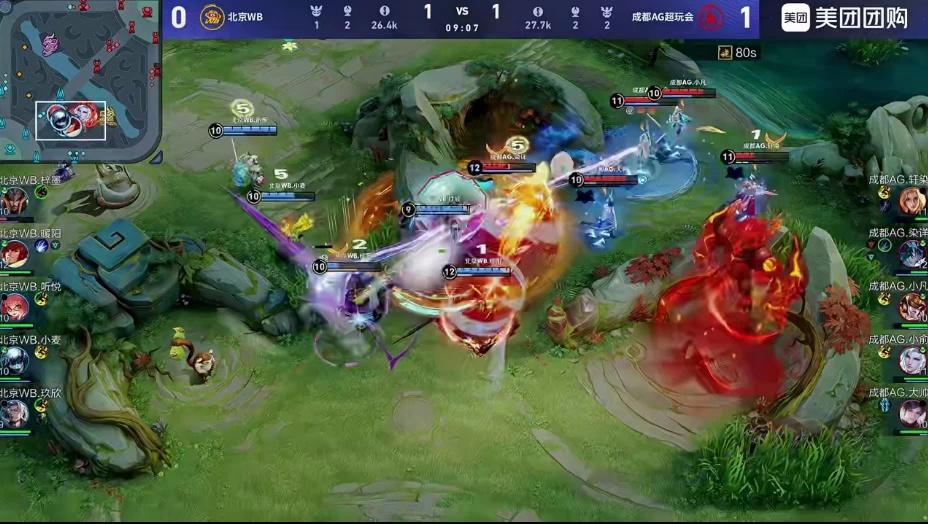Select 成都AG.轩染 hero portrait
The height and width of the screenshot is (524, 928).
[912, 201]
